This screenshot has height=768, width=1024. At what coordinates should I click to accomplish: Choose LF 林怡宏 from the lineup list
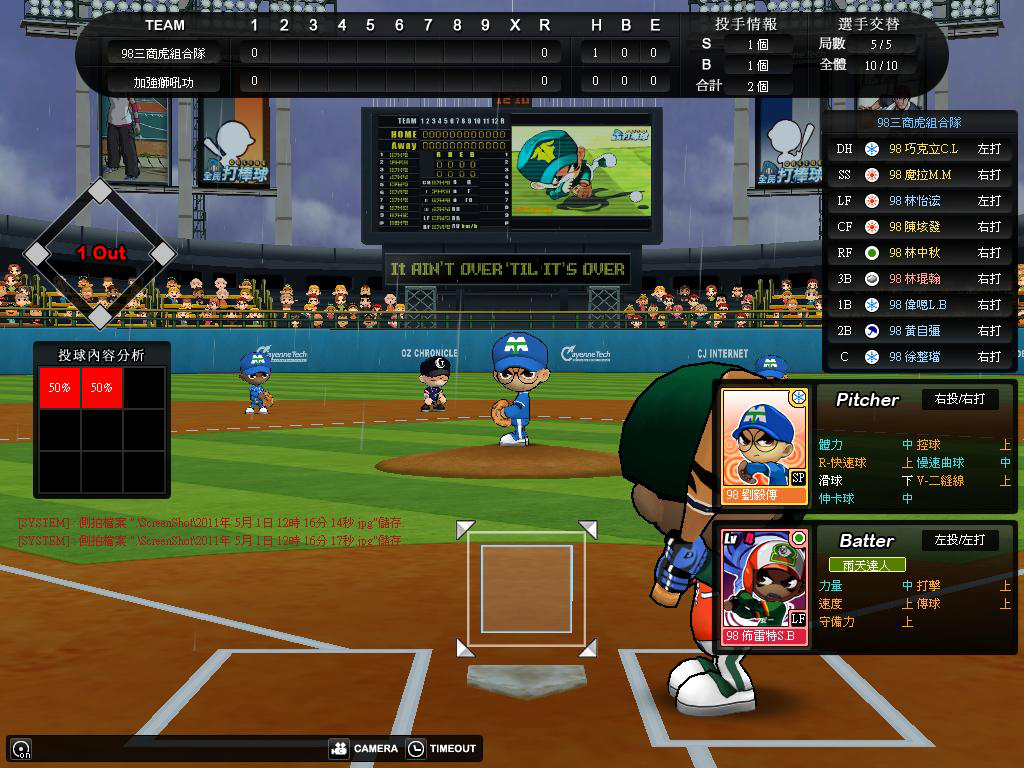[919, 201]
